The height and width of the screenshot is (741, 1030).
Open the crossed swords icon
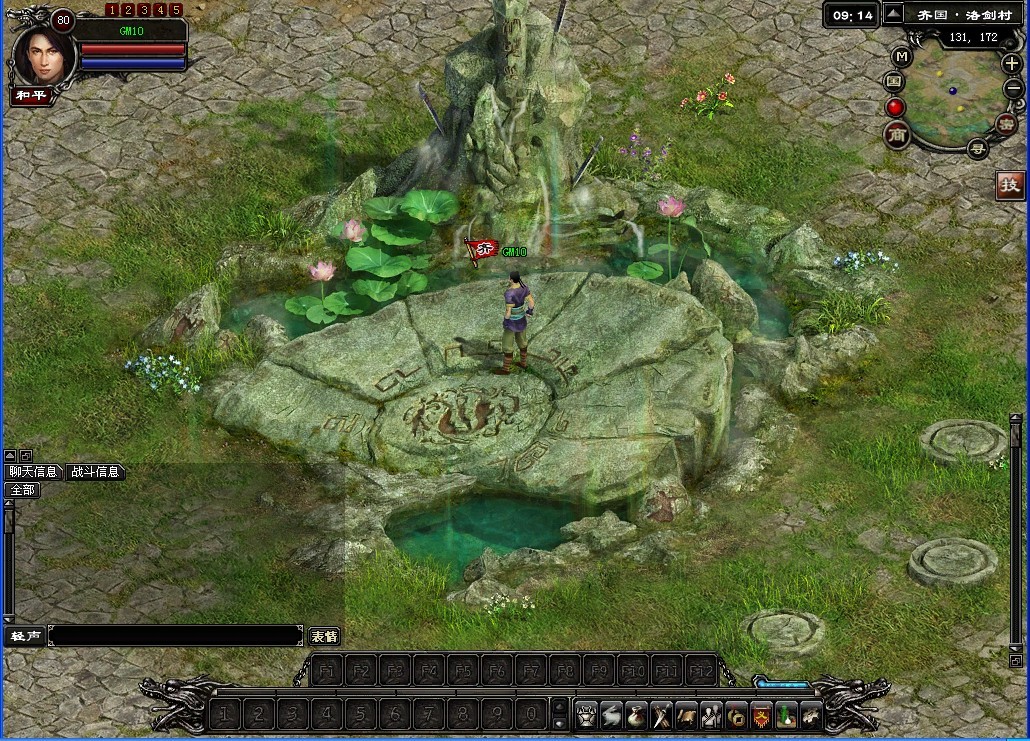click(x=661, y=714)
